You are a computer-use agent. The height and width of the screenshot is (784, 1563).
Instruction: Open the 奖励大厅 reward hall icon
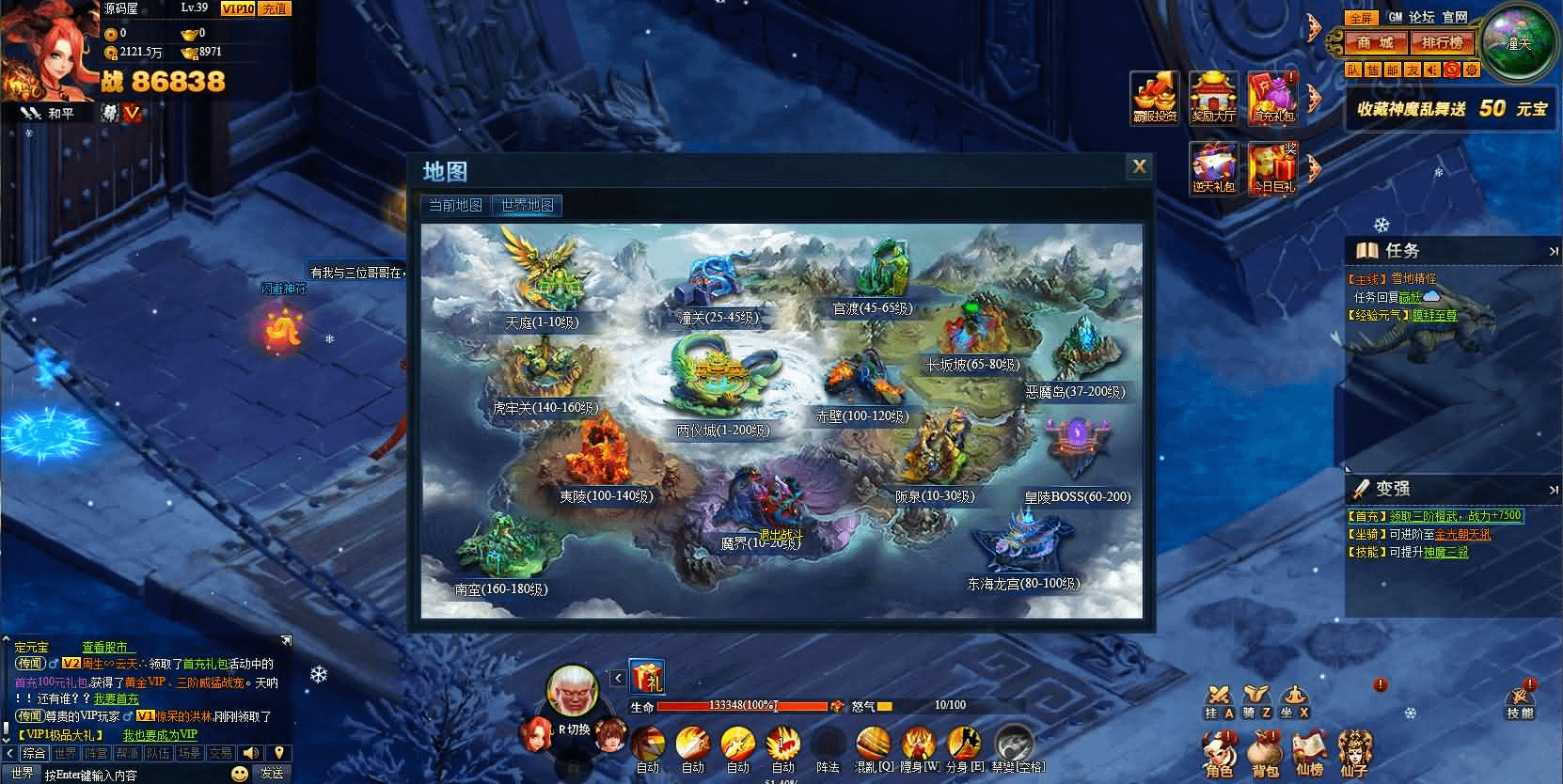[x=1213, y=98]
